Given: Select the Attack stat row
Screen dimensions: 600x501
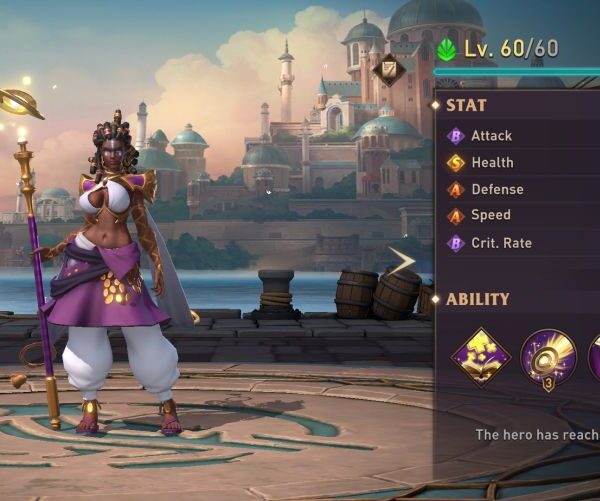Looking at the screenshot, I should (491, 136).
